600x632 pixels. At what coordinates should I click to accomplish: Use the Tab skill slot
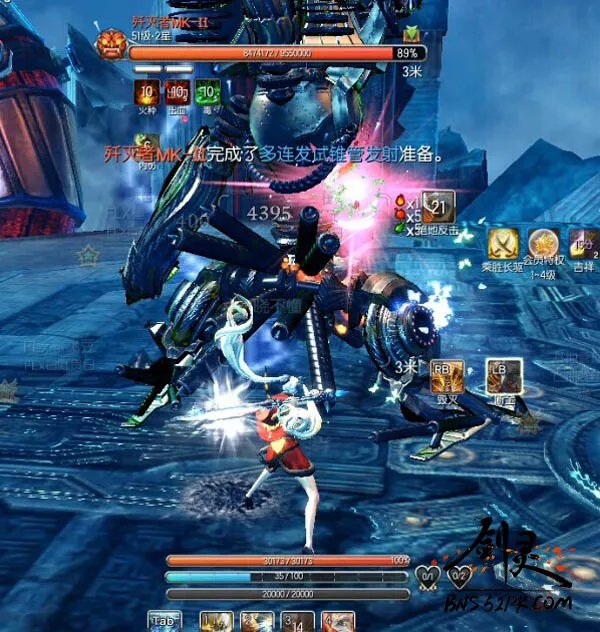(164, 622)
